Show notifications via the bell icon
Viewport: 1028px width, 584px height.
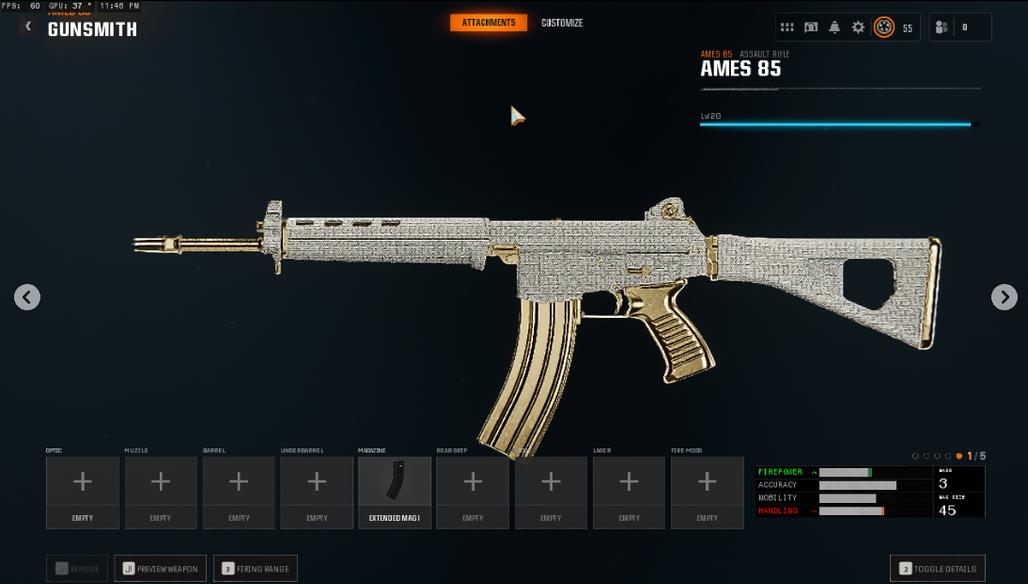[x=834, y=28]
